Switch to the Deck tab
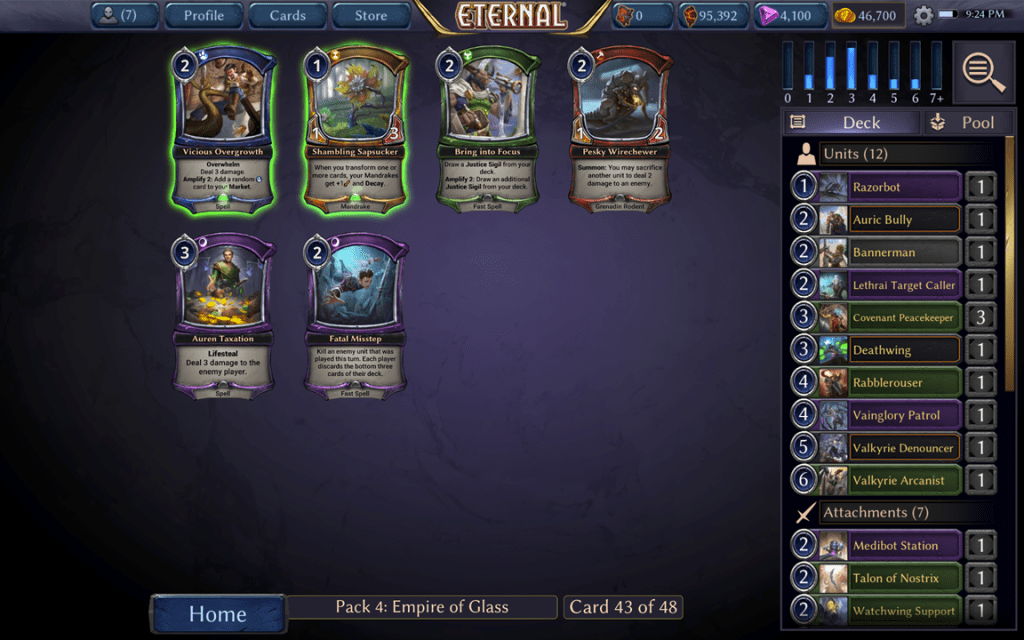 coord(850,122)
